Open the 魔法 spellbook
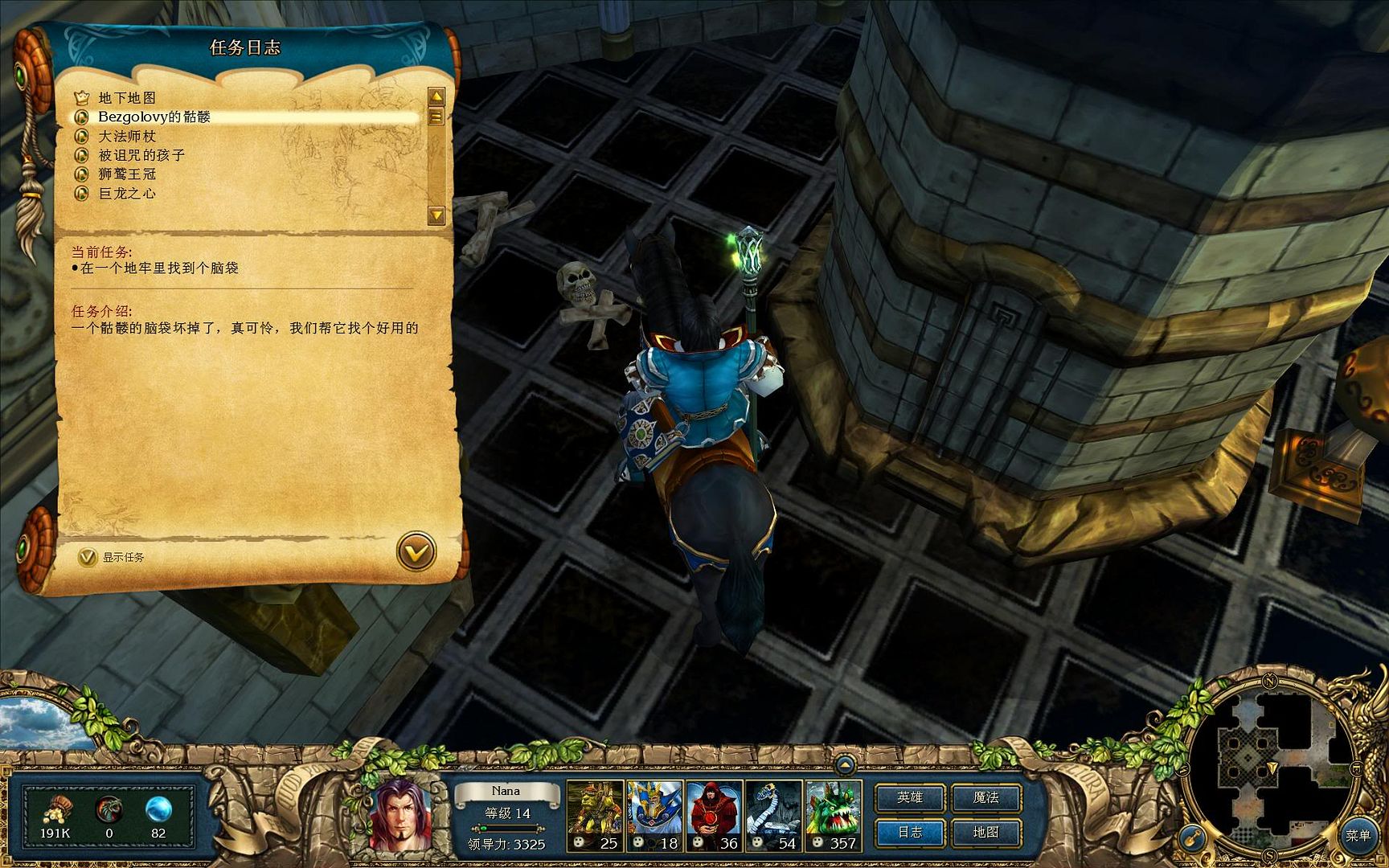The image size is (1389, 868). (x=985, y=797)
